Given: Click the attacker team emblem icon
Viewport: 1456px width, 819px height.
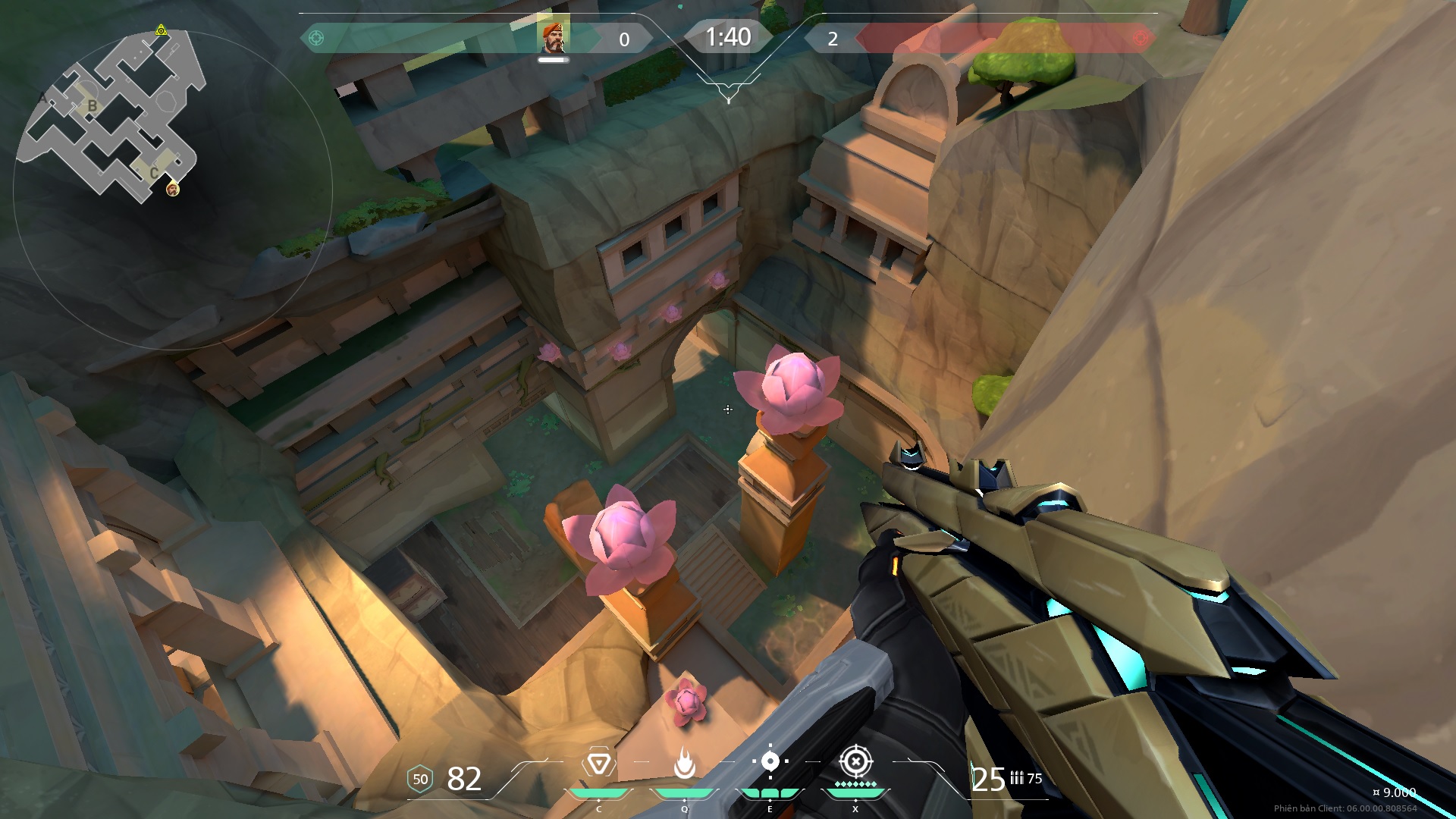Looking at the screenshot, I should pyautogui.click(x=316, y=38).
